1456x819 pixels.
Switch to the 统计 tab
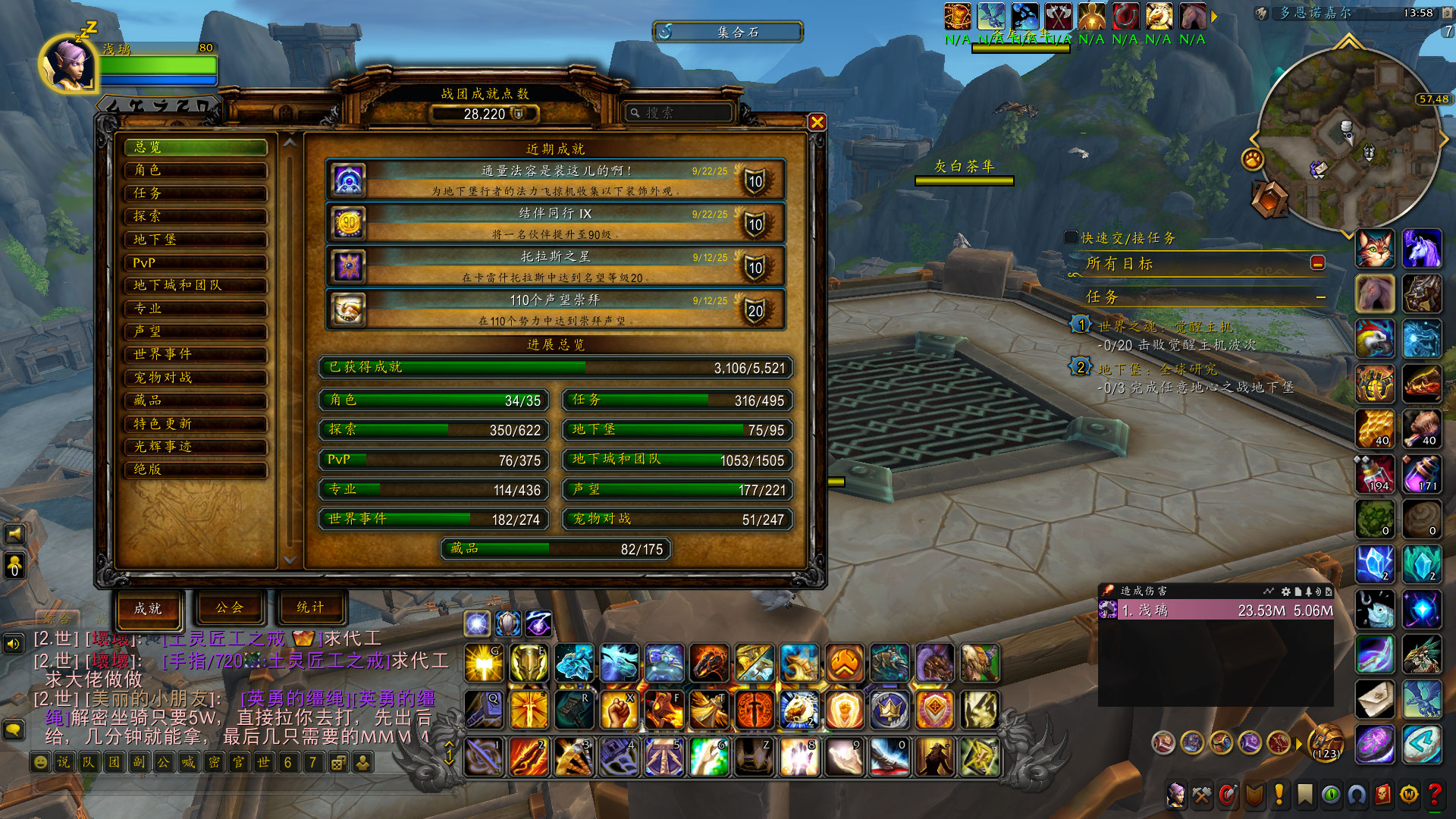tap(310, 607)
